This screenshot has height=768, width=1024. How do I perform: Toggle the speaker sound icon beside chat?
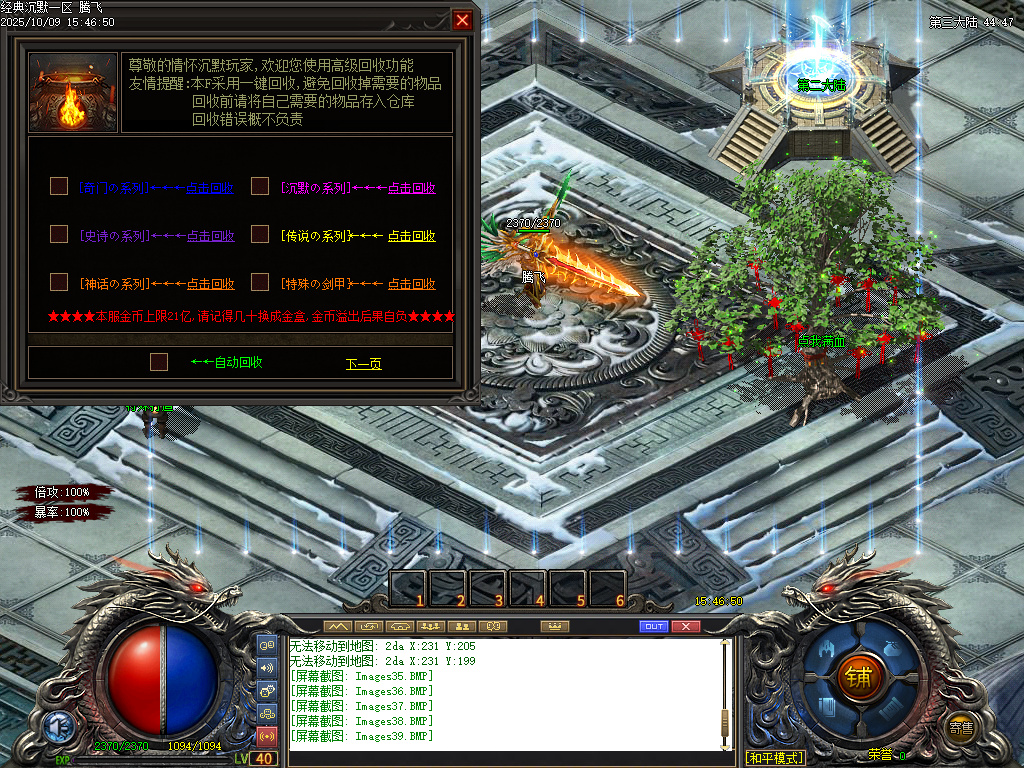point(267,668)
